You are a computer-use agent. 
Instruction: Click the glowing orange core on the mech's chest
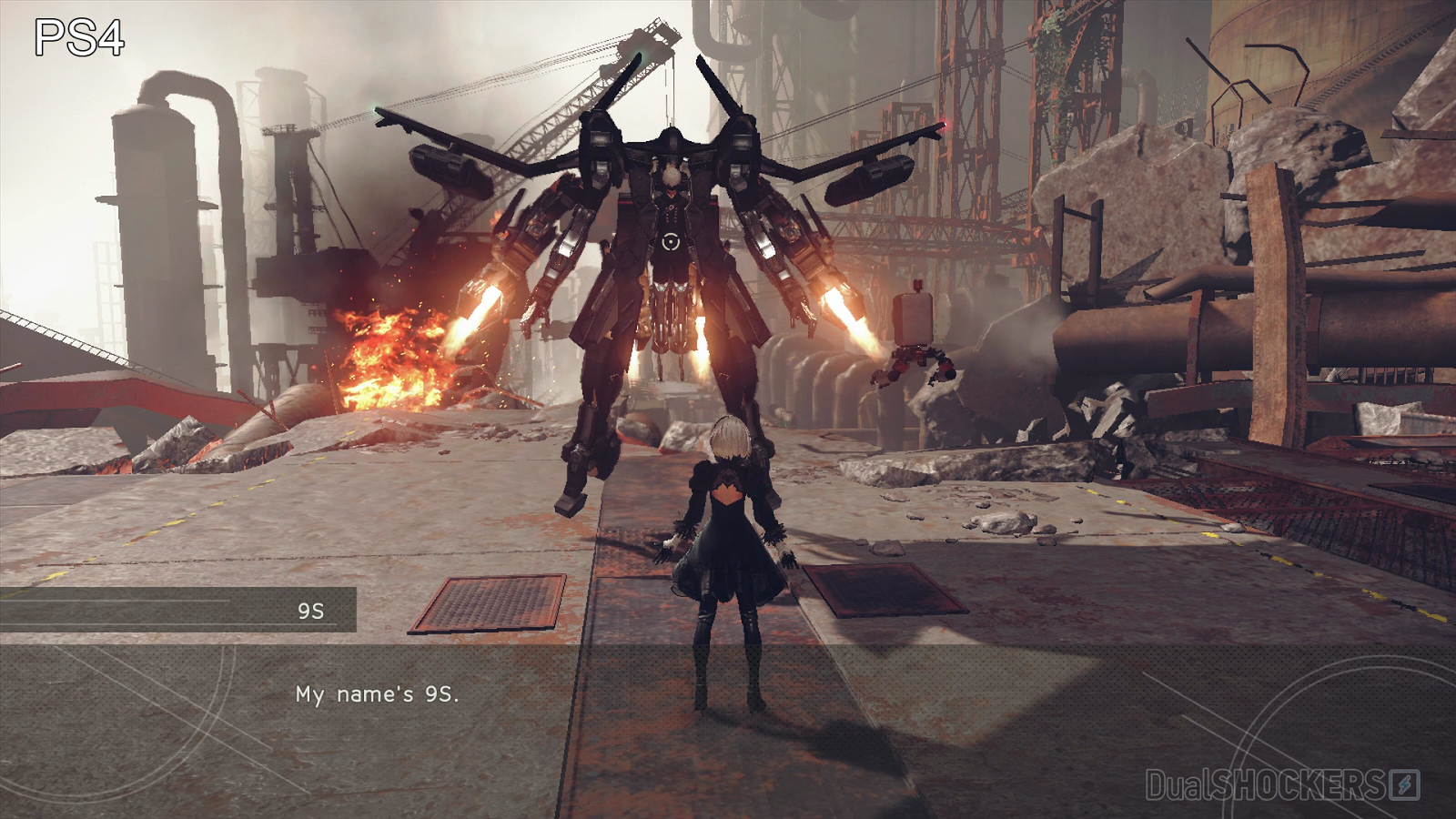point(671,242)
